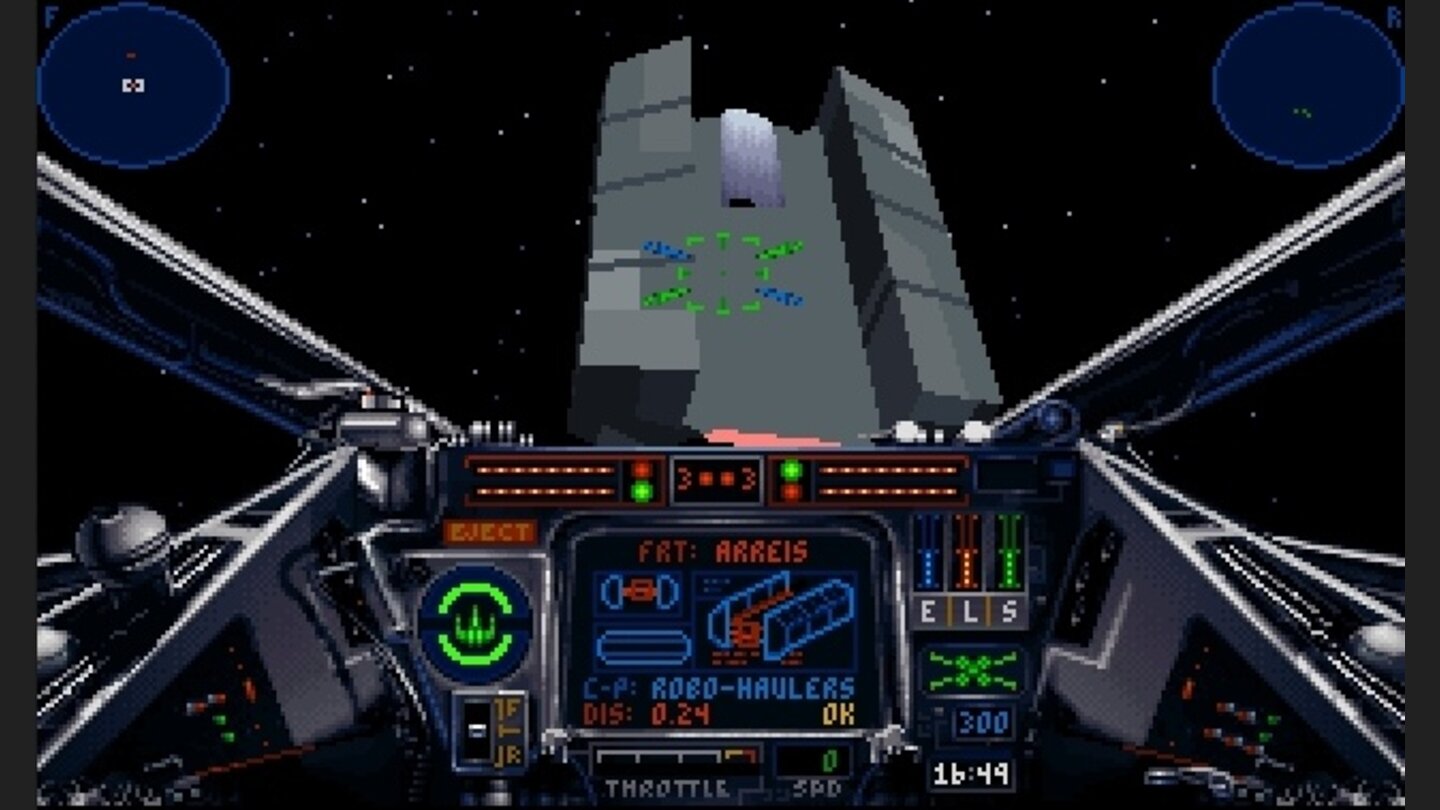Click the EJECT warning icon
Viewport: 1440px width, 810px height.
tap(489, 531)
